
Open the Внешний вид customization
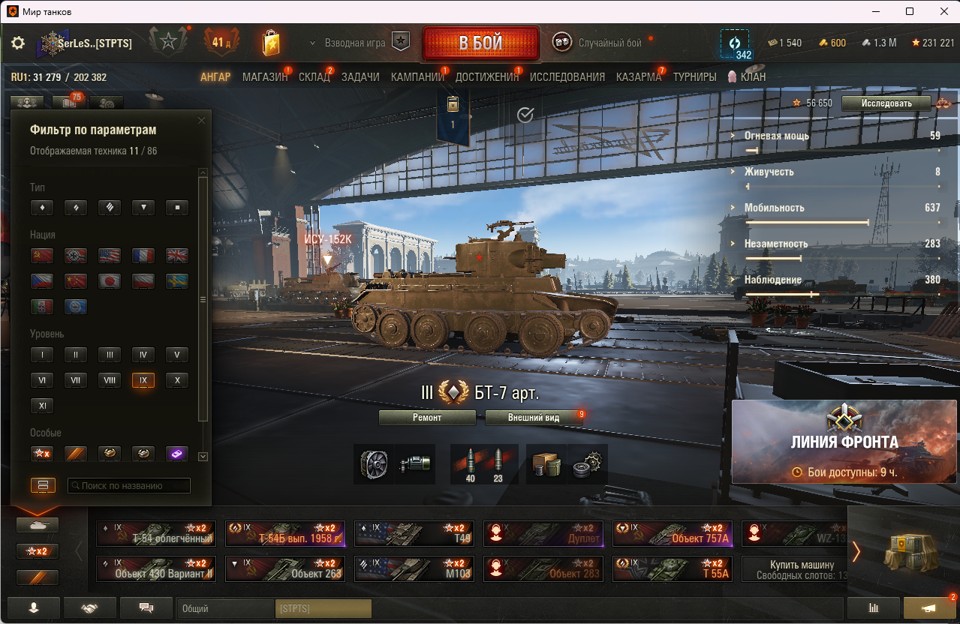point(533,417)
